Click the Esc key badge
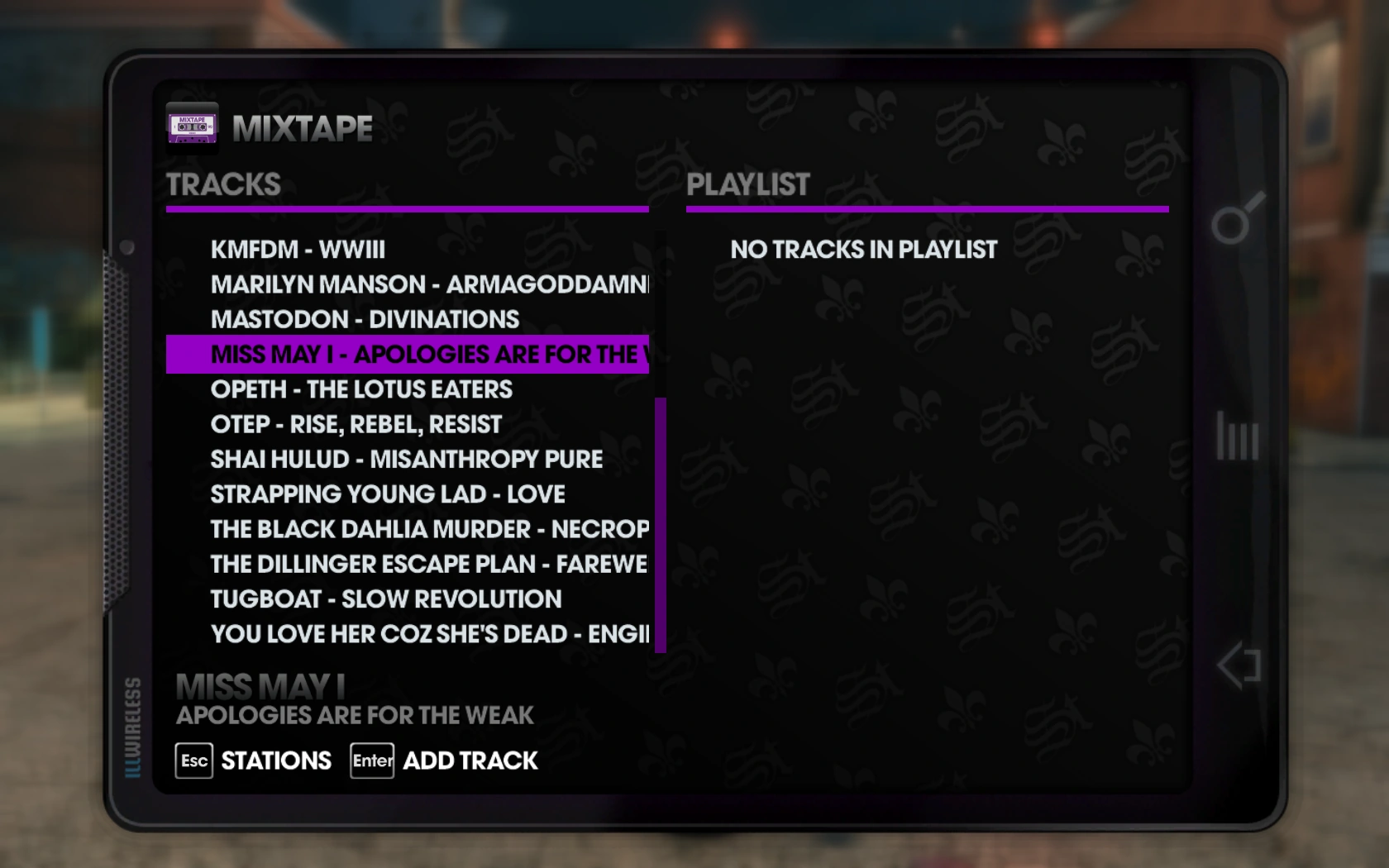The image size is (1389, 868). coord(193,761)
